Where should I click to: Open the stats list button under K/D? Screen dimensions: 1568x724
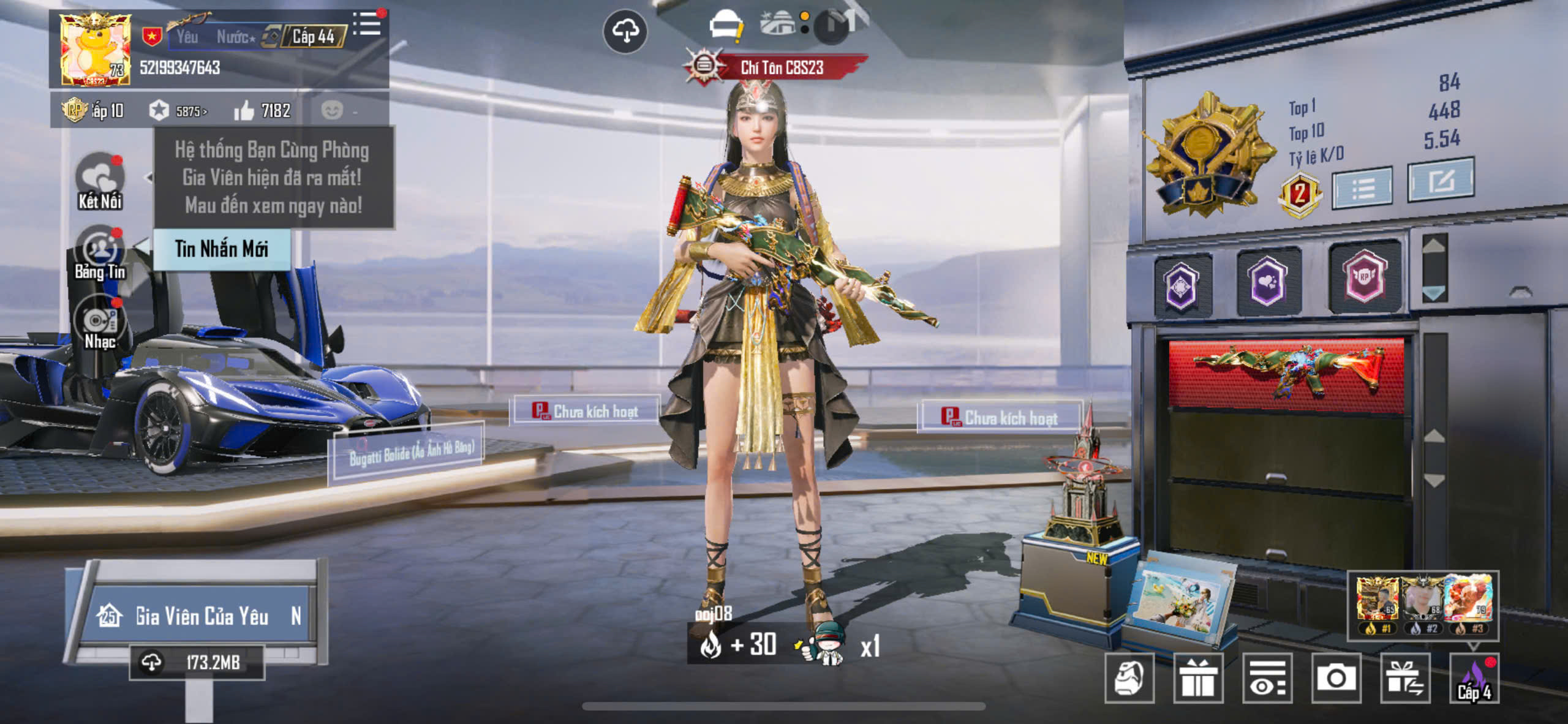(1362, 187)
